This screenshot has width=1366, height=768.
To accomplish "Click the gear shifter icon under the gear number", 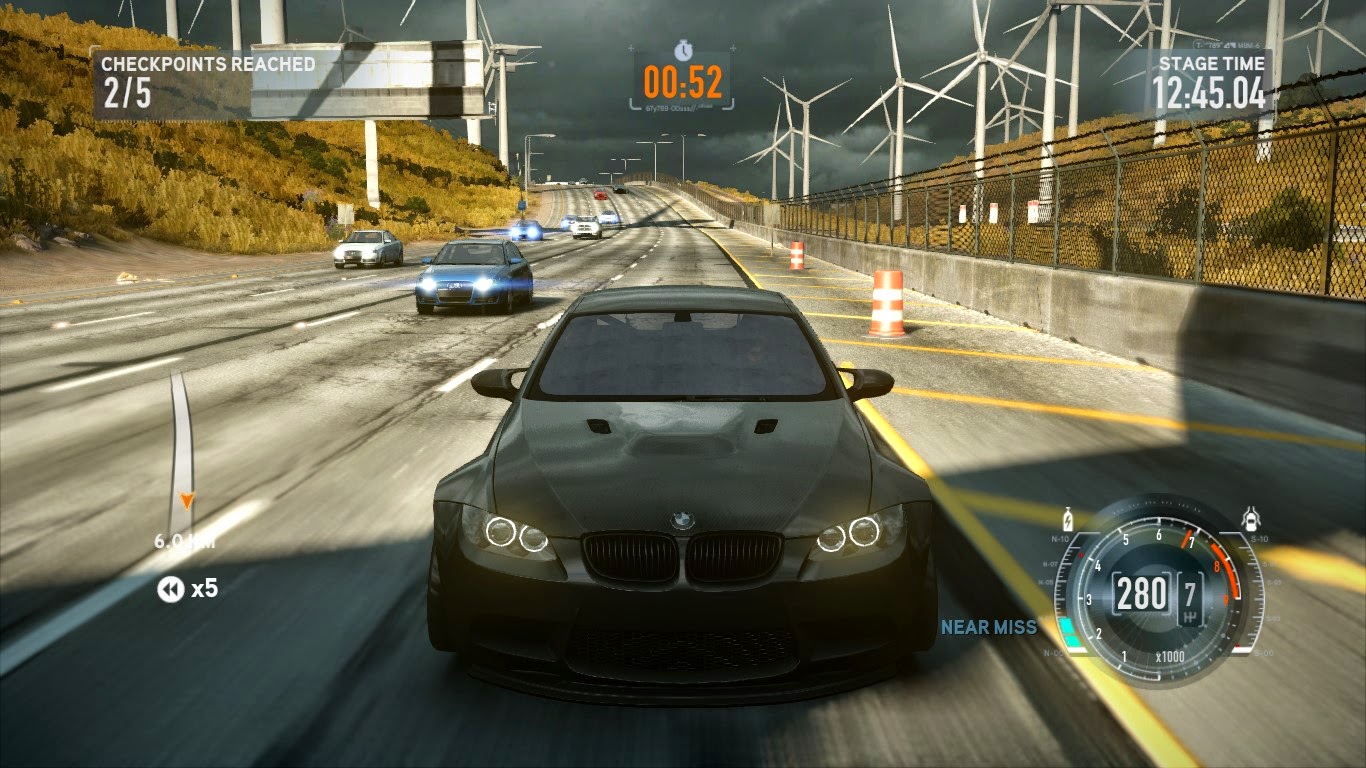I will point(1190,615).
